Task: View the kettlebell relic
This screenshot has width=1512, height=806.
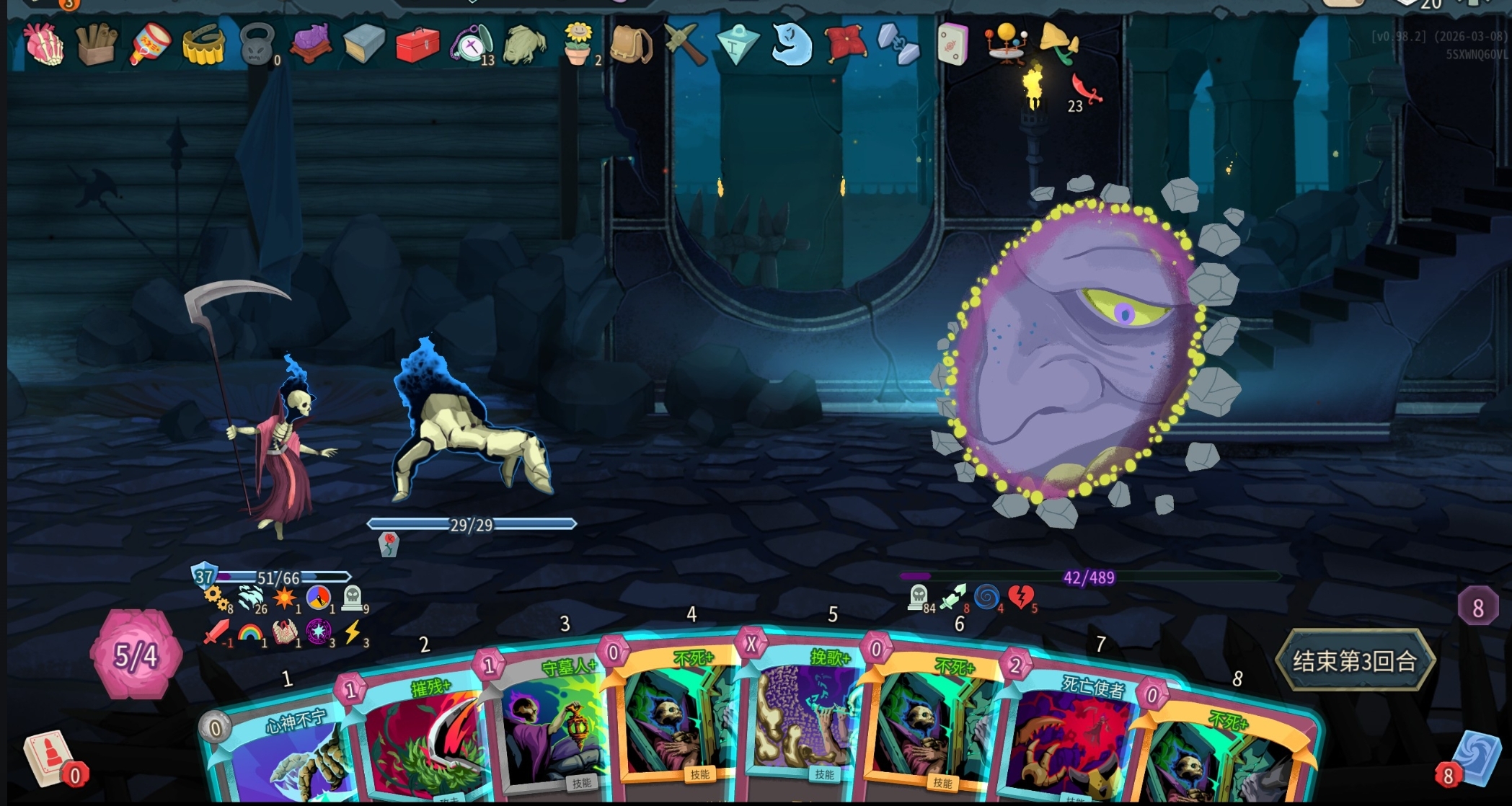Action: [257, 45]
